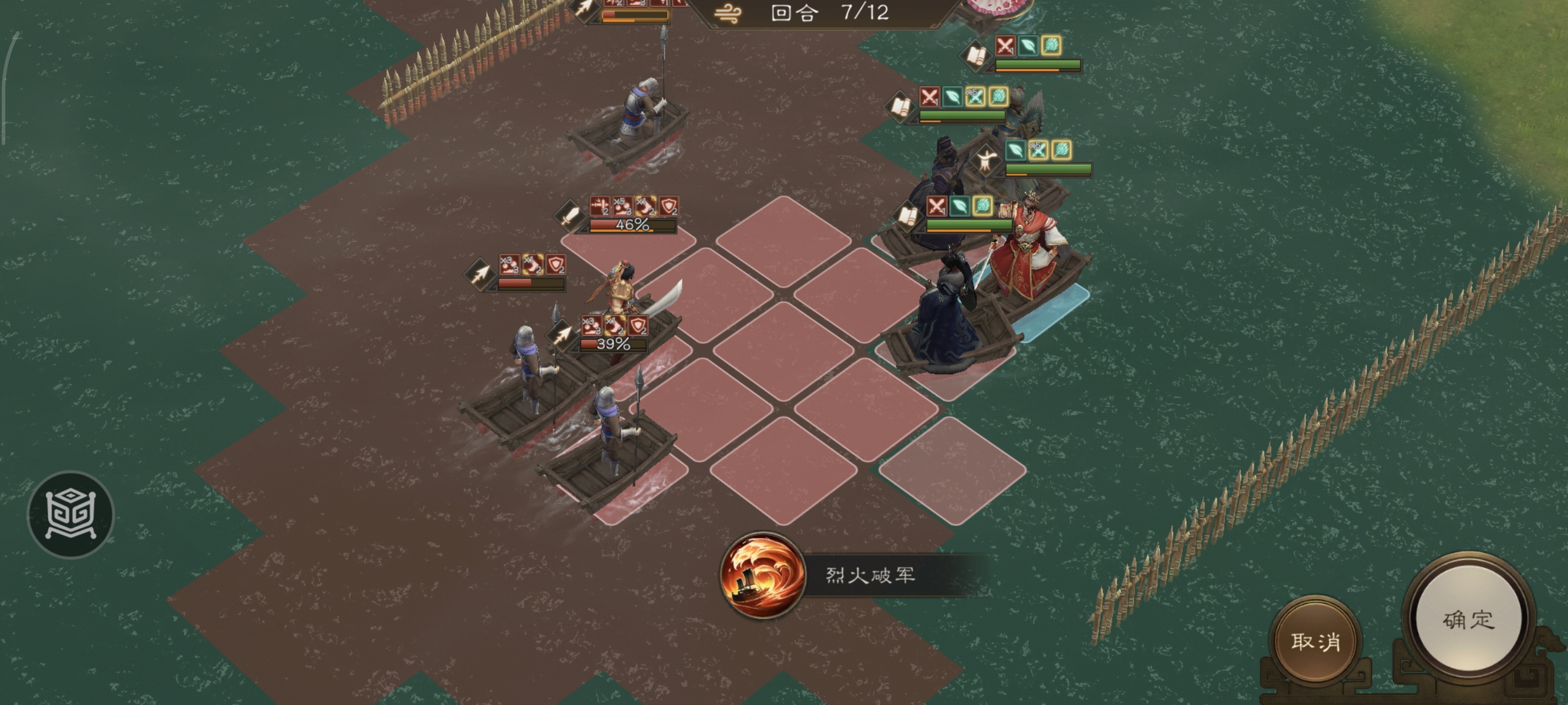
Task: Click the arrow class icon near the 39% unit
Action: tap(564, 335)
